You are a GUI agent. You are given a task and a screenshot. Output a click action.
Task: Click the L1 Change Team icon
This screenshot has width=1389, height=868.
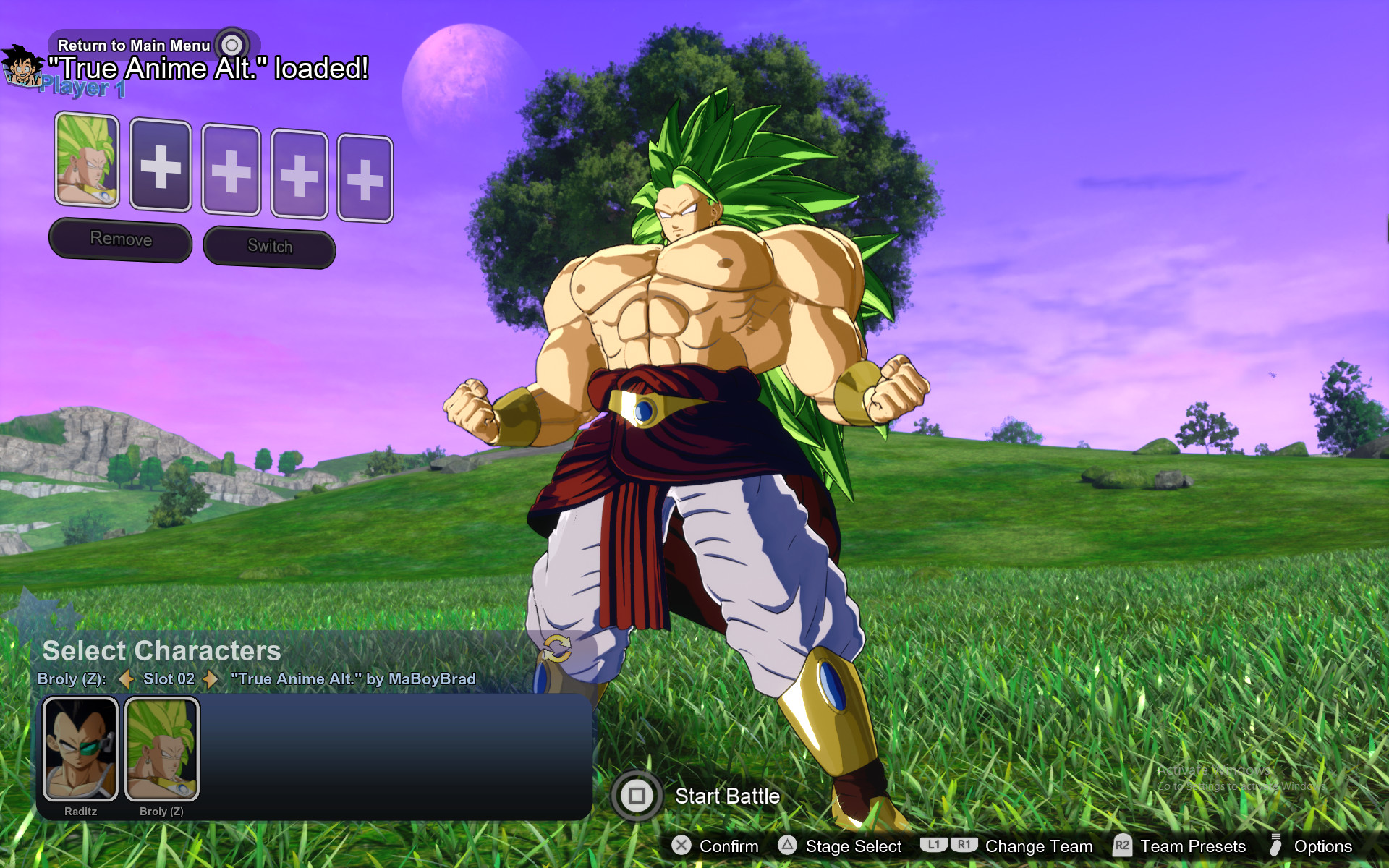[934, 845]
